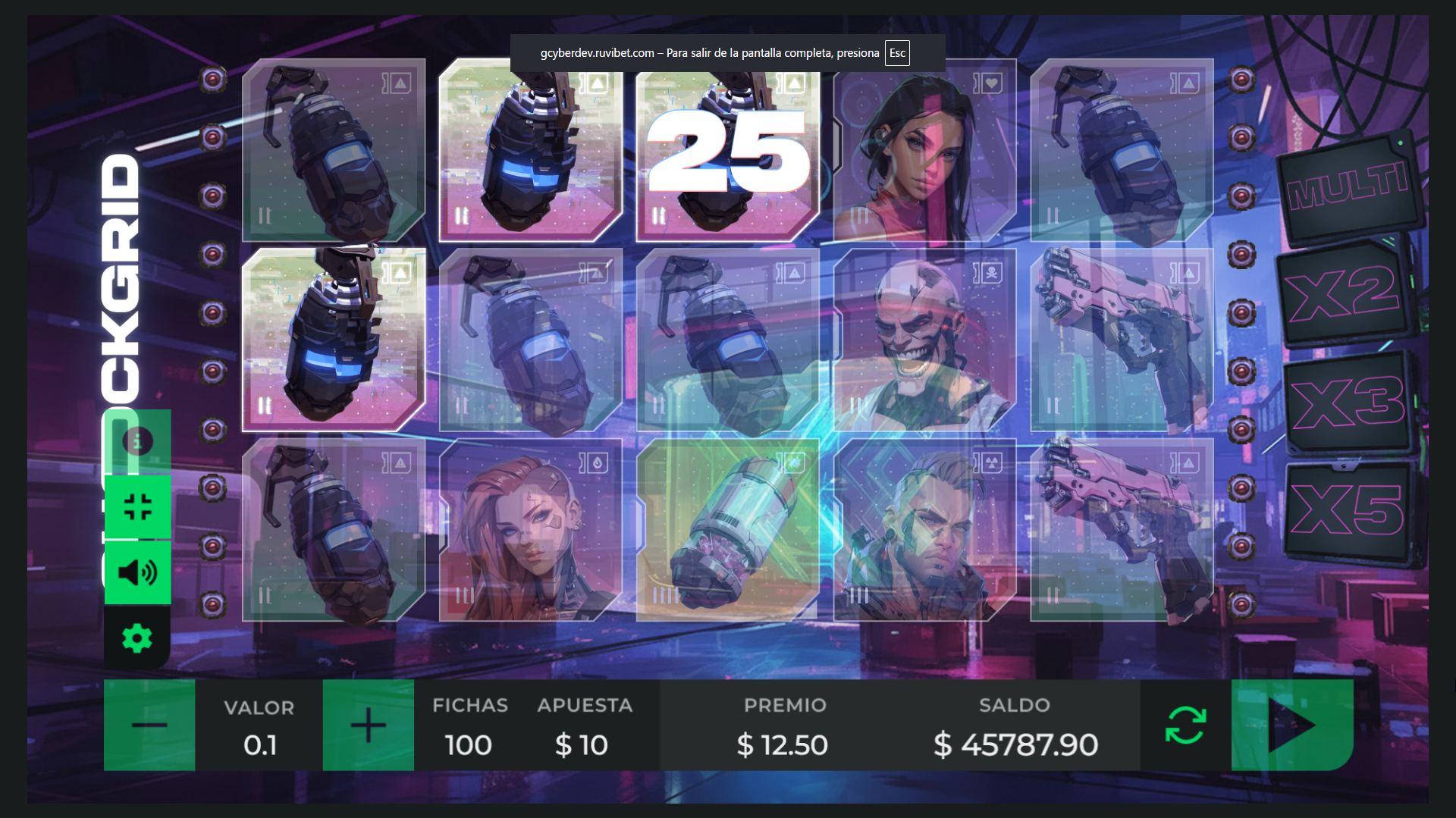Exit fullscreen using the four-corners icon
The image size is (1456, 818).
[x=137, y=506]
